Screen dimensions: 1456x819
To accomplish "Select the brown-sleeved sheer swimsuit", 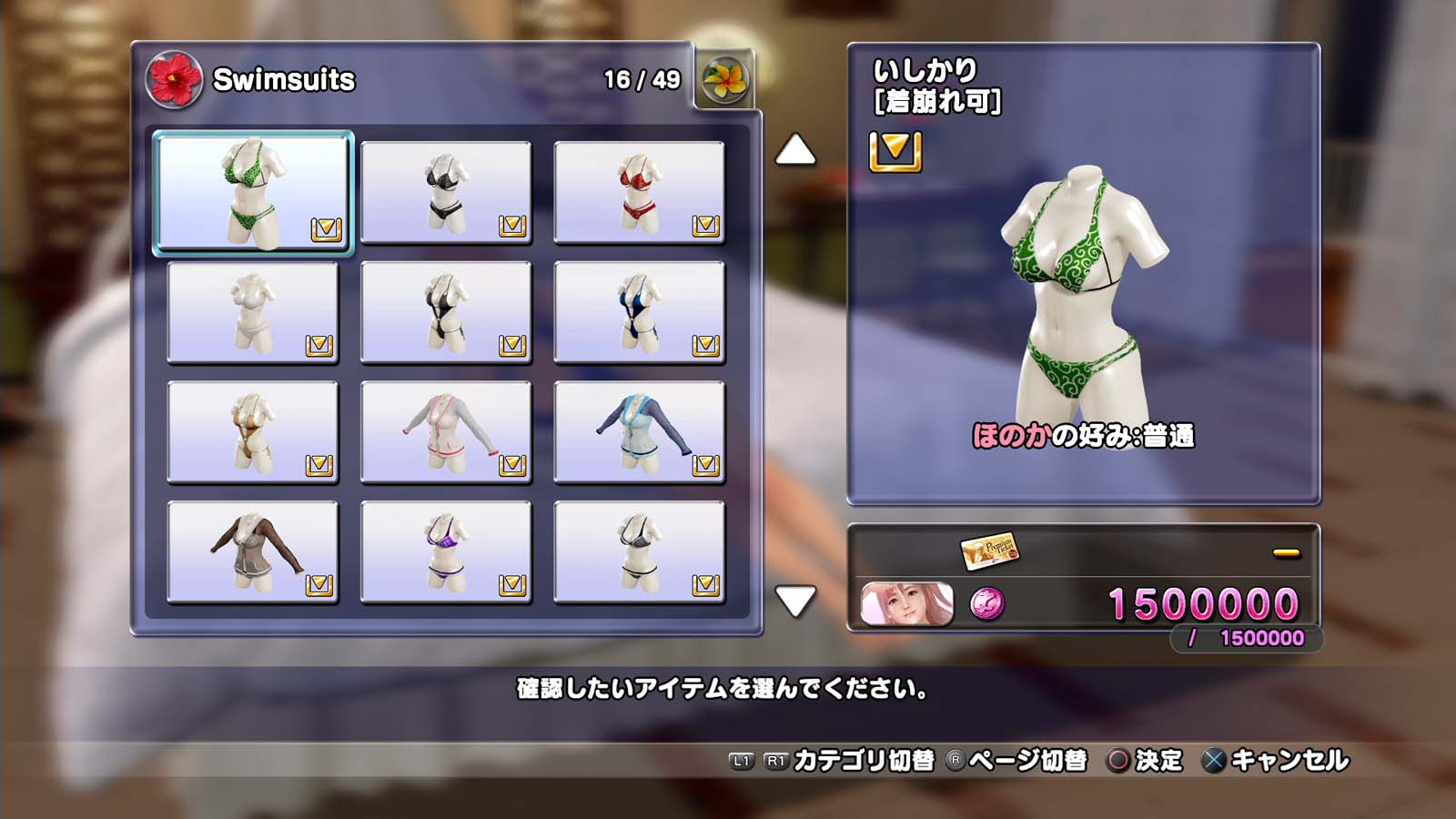I will click(253, 553).
